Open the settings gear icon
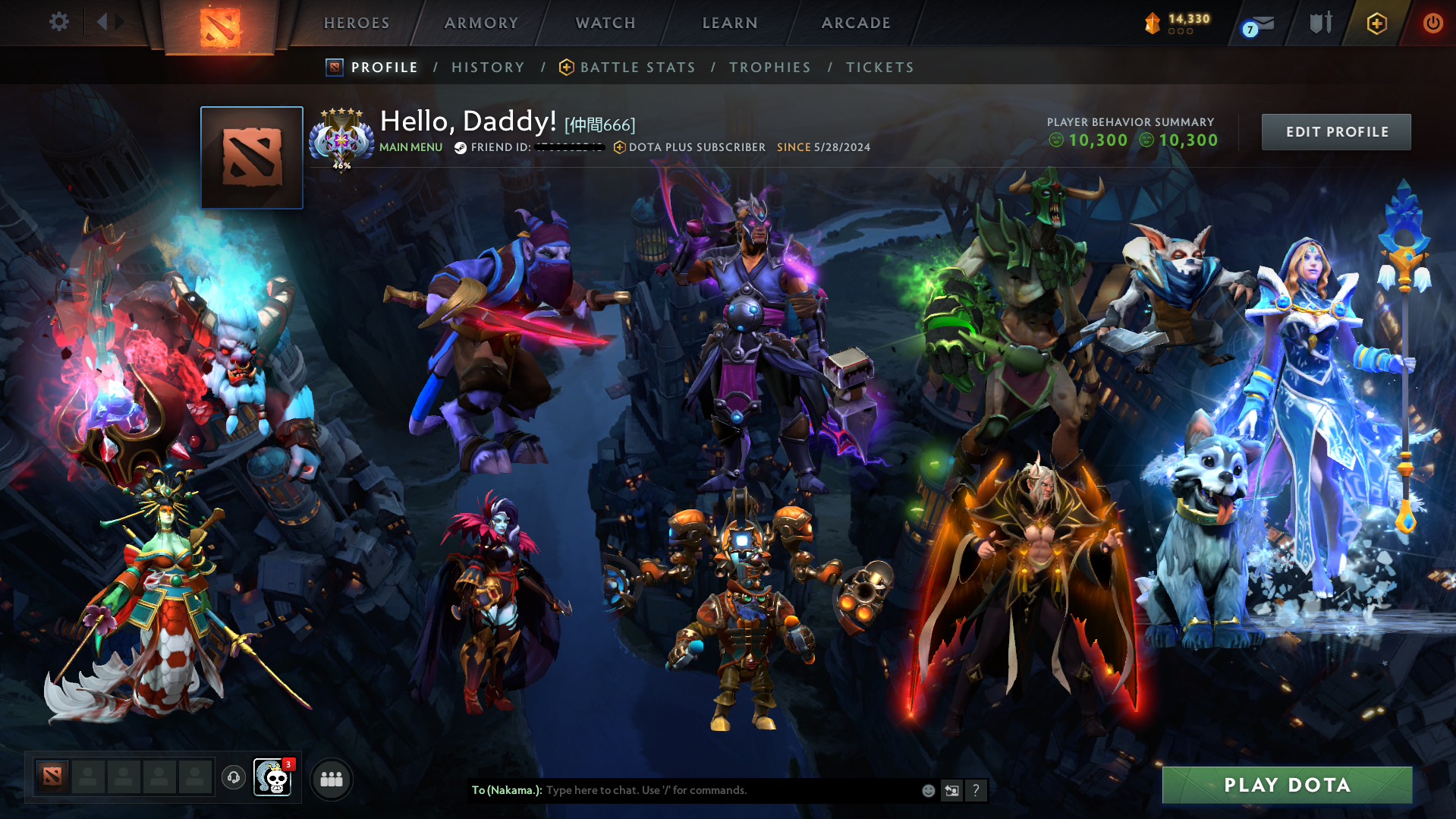The image size is (1456, 819). tap(58, 22)
